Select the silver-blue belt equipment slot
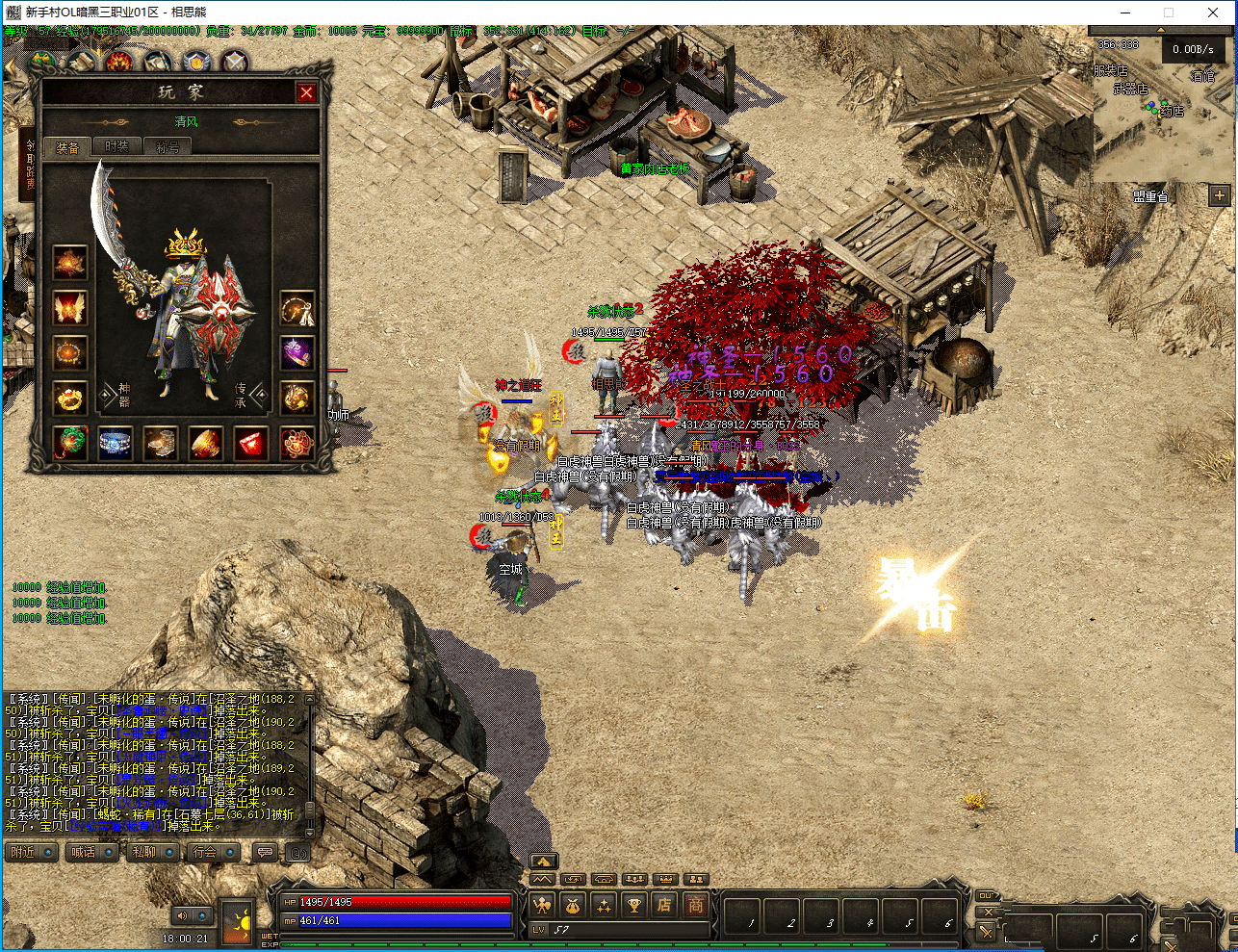The image size is (1238, 952). pos(116,444)
